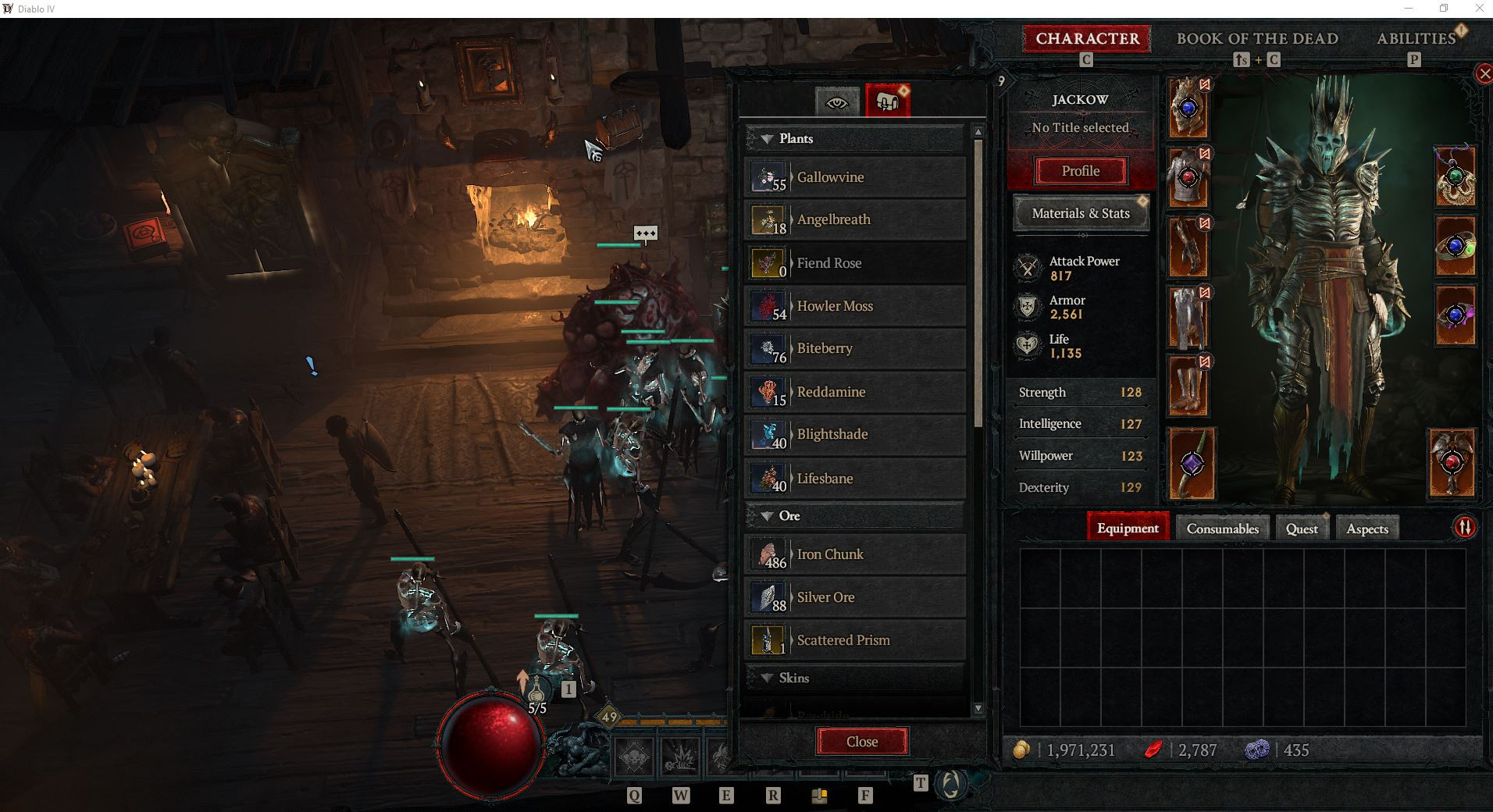Toggle the Materials & Stats panel
Screen dimensions: 1493x812
point(1081,213)
